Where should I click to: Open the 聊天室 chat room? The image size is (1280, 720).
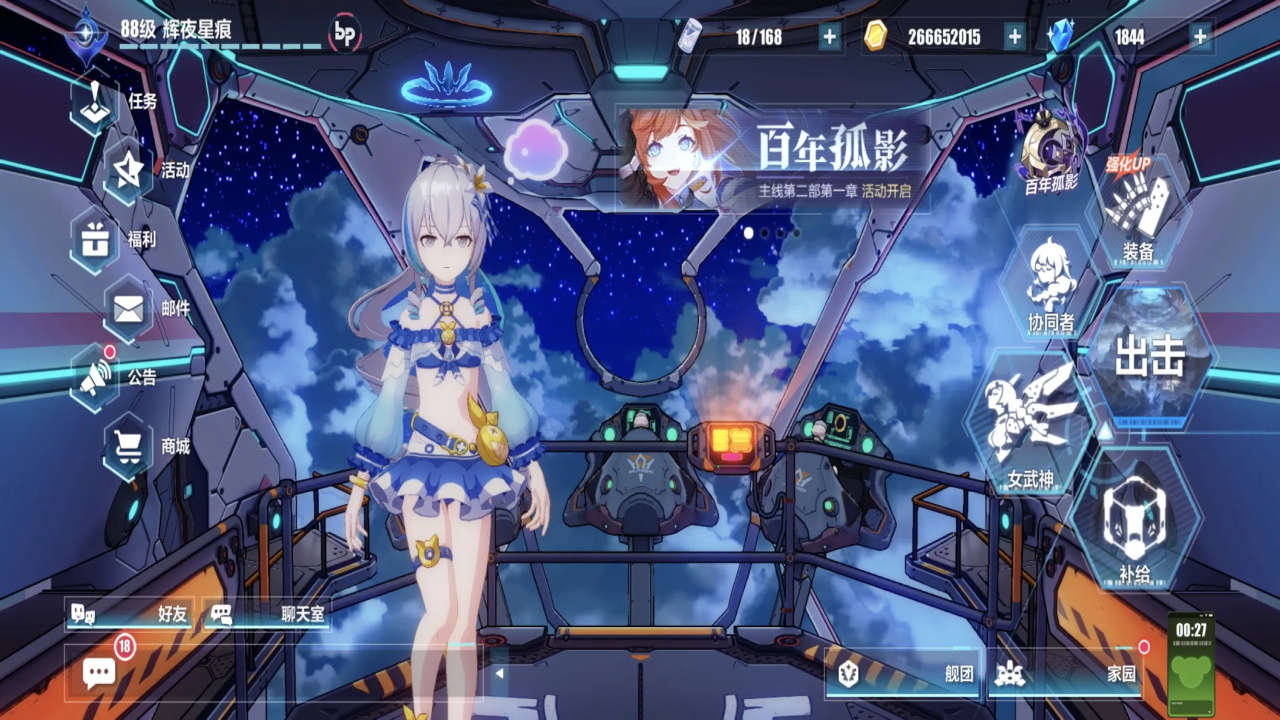point(268,614)
